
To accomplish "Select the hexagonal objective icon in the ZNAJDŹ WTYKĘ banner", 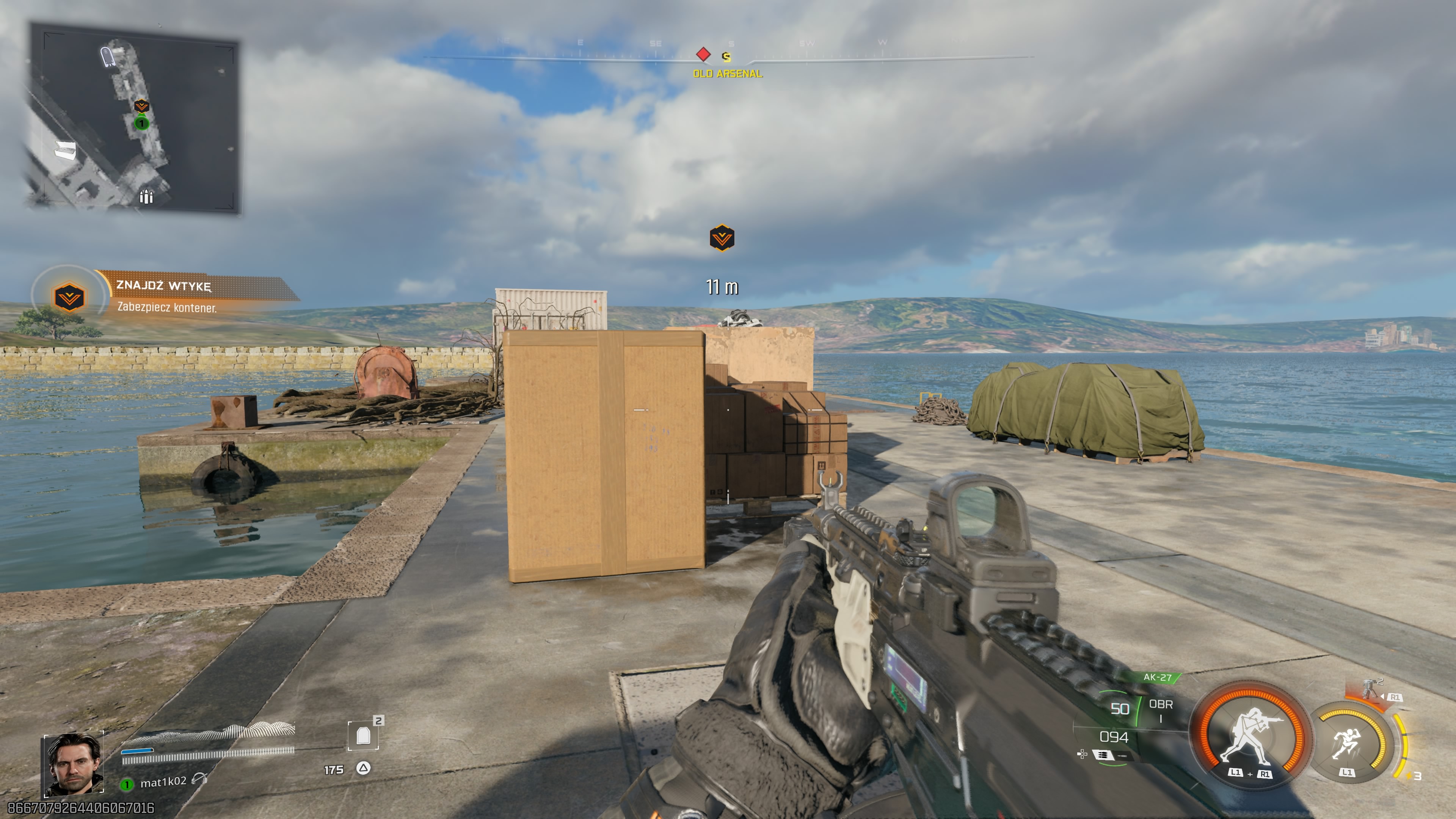I will pyautogui.click(x=70, y=300).
